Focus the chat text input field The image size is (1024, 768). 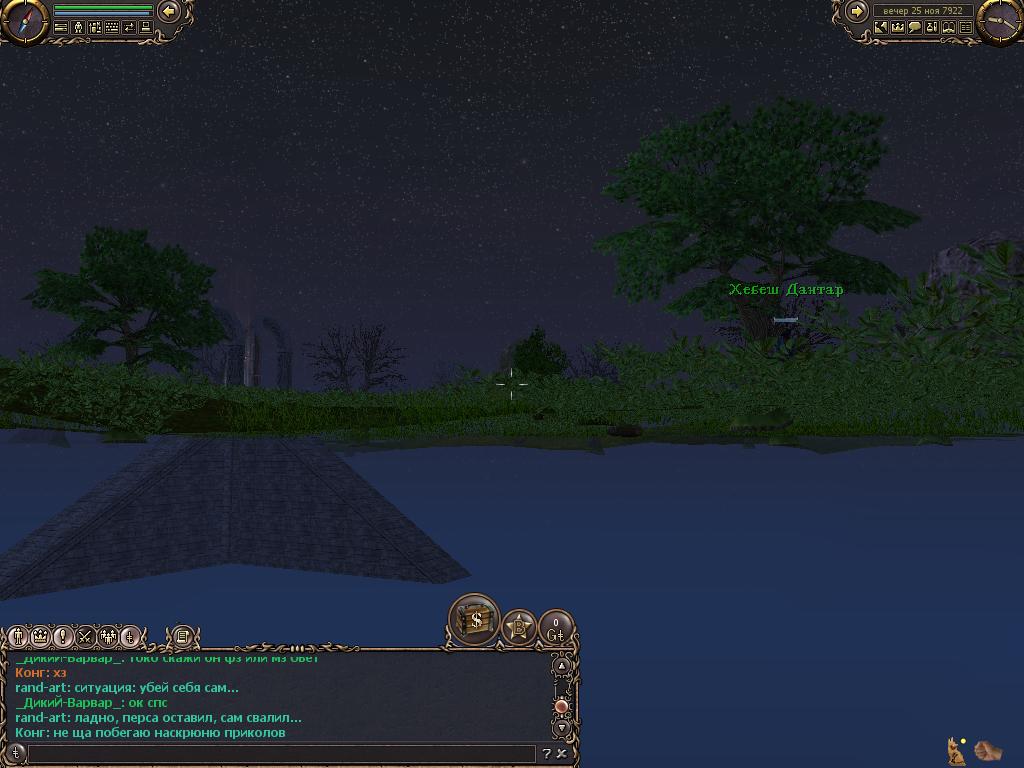[x=280, y=754]
